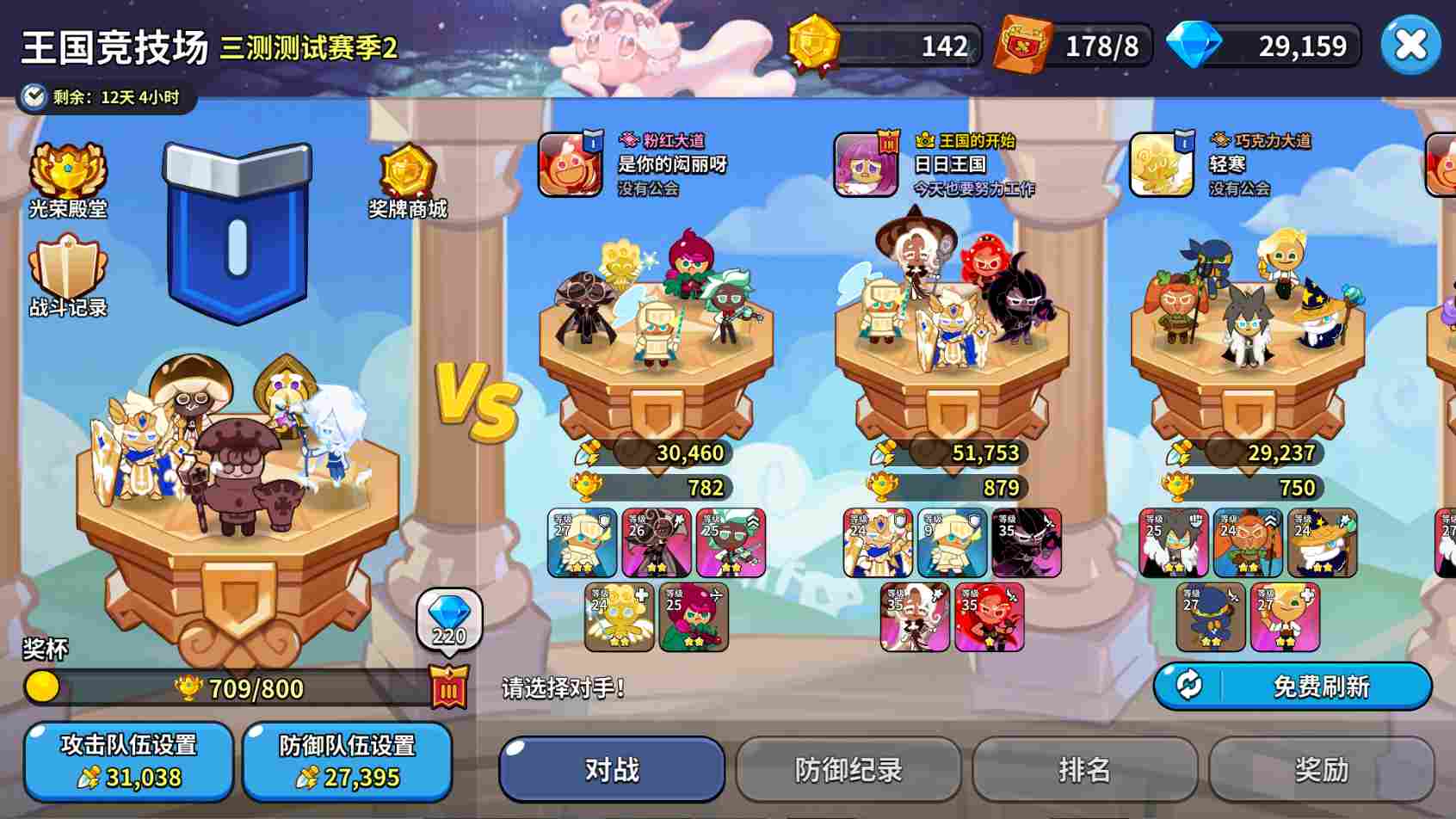Click the 对战 battle tab
This screenshot has height=819, width=1456.
click(612, 770)
